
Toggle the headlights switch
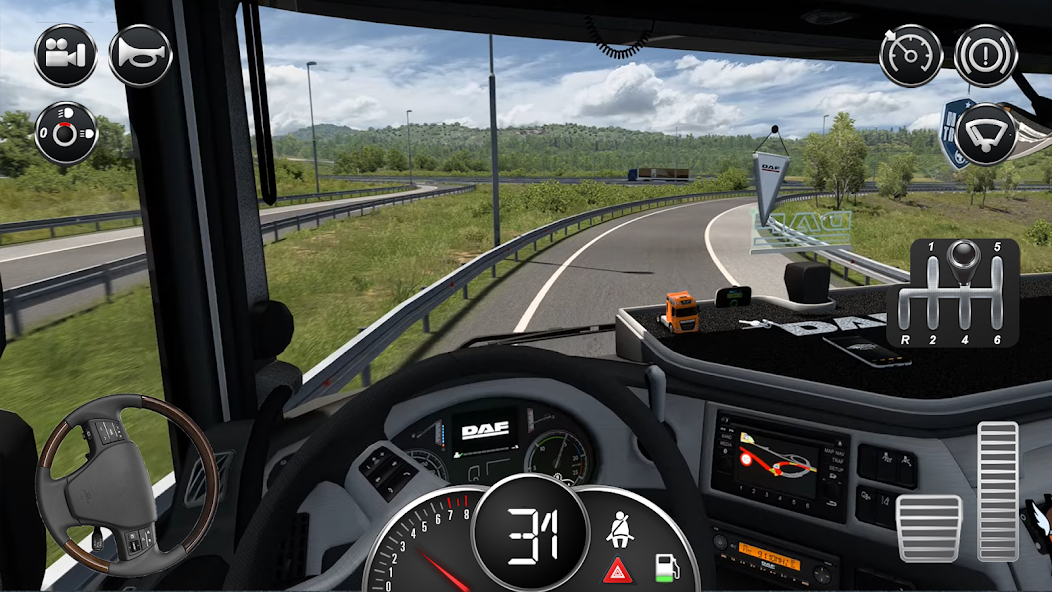point(66,132)
